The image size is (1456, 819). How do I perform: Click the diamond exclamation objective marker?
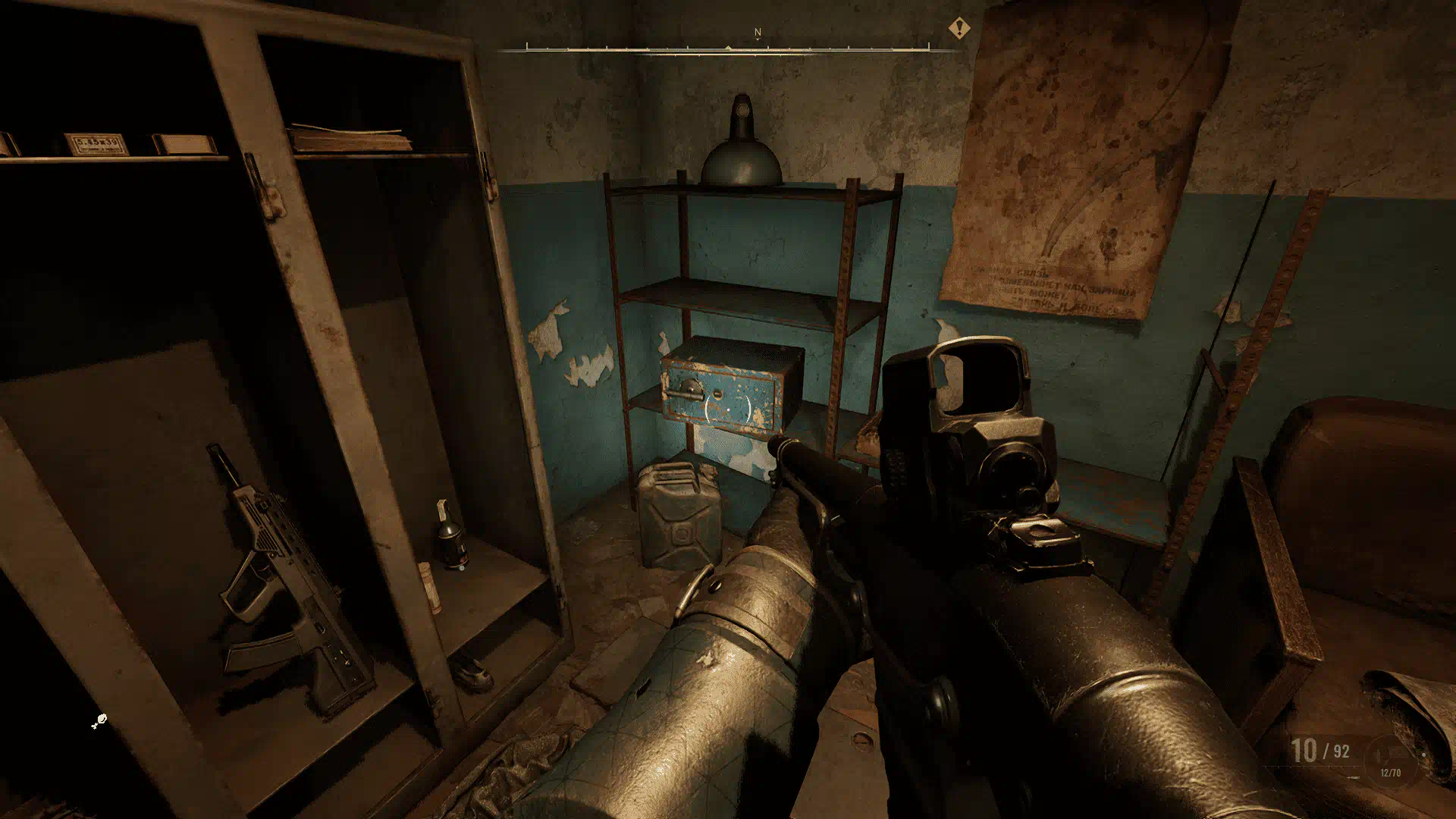pyautogui.click(x=959, y=30)
